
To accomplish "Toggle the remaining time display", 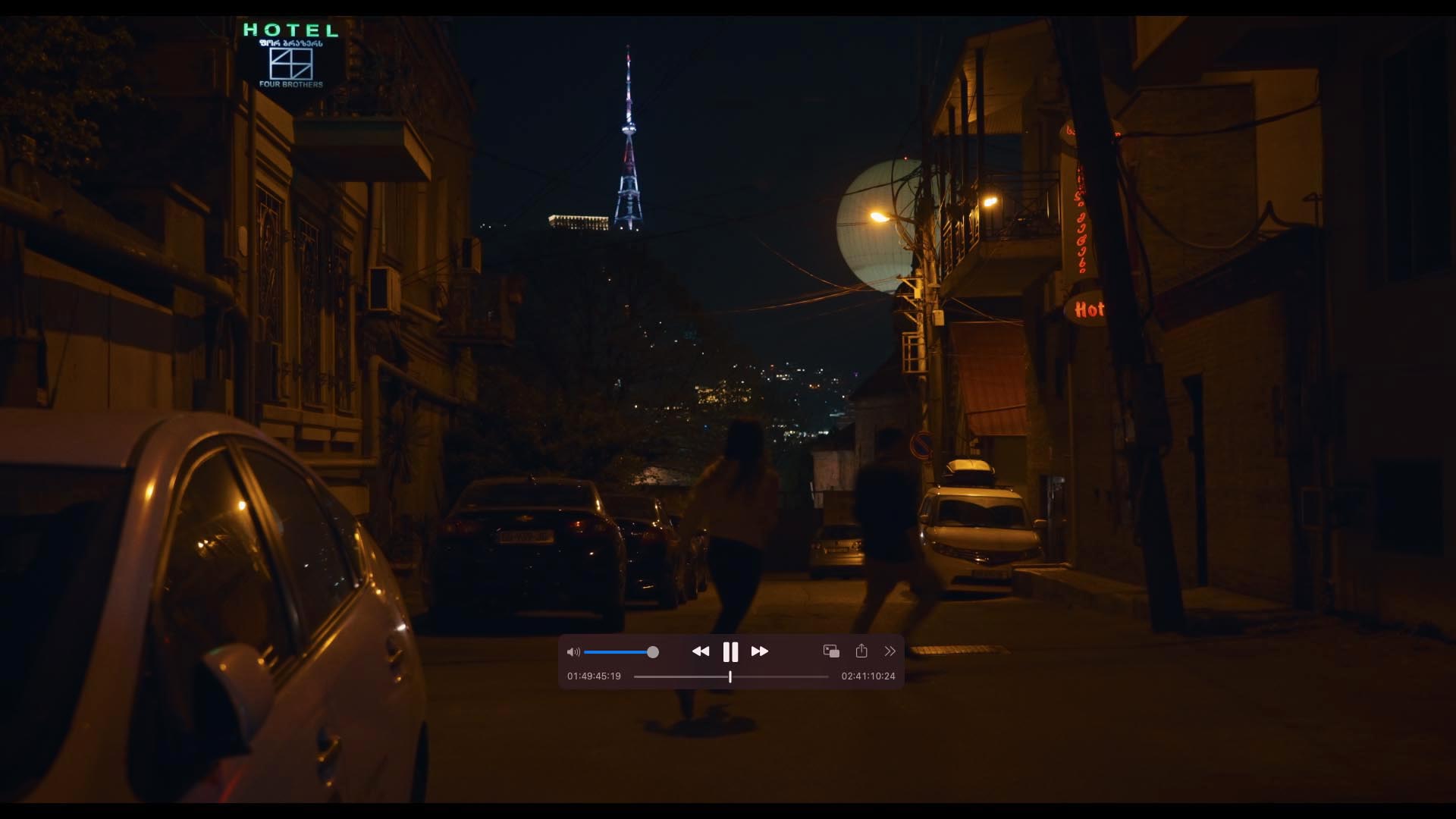I will pos(868,676).
